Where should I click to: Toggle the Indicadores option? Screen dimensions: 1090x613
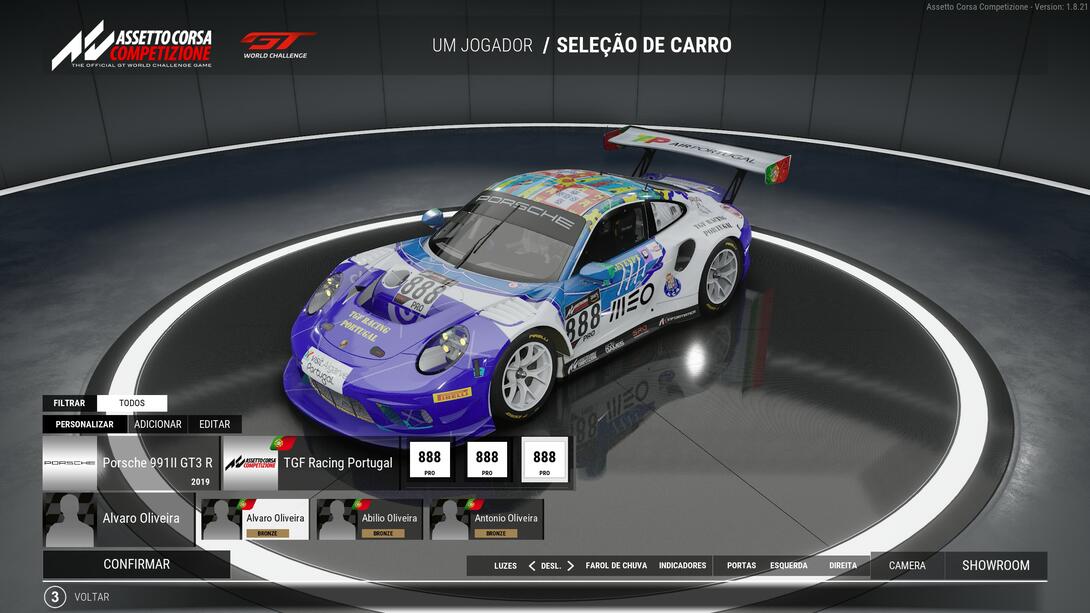pyautogui.click(x=682, y=566)
